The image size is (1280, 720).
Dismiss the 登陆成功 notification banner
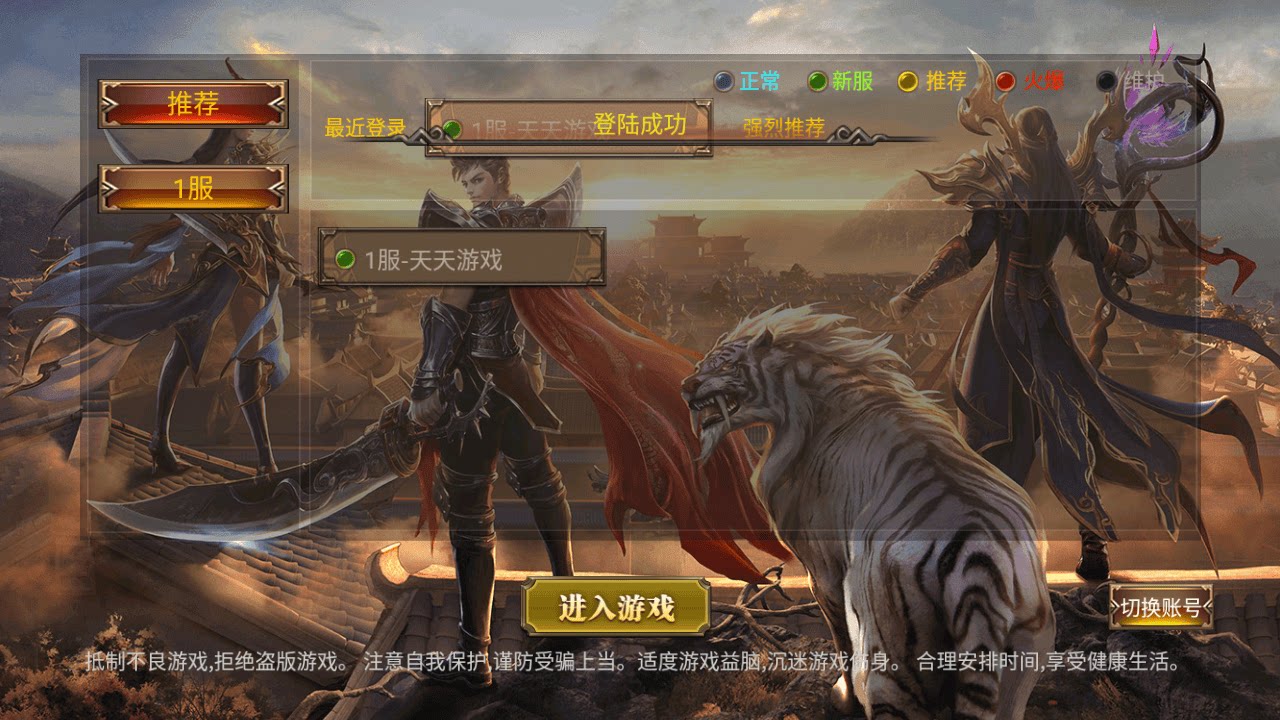tap(640, 124)
